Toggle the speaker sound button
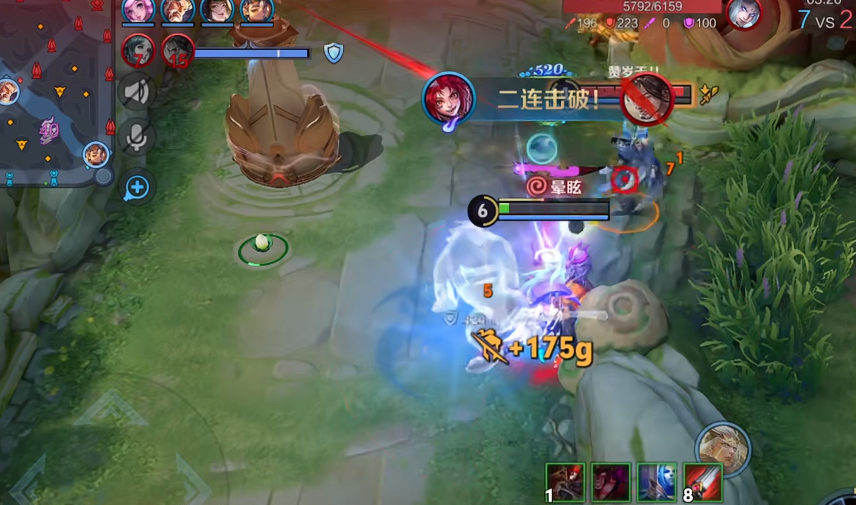856x505 pixels. coord(137,92)
